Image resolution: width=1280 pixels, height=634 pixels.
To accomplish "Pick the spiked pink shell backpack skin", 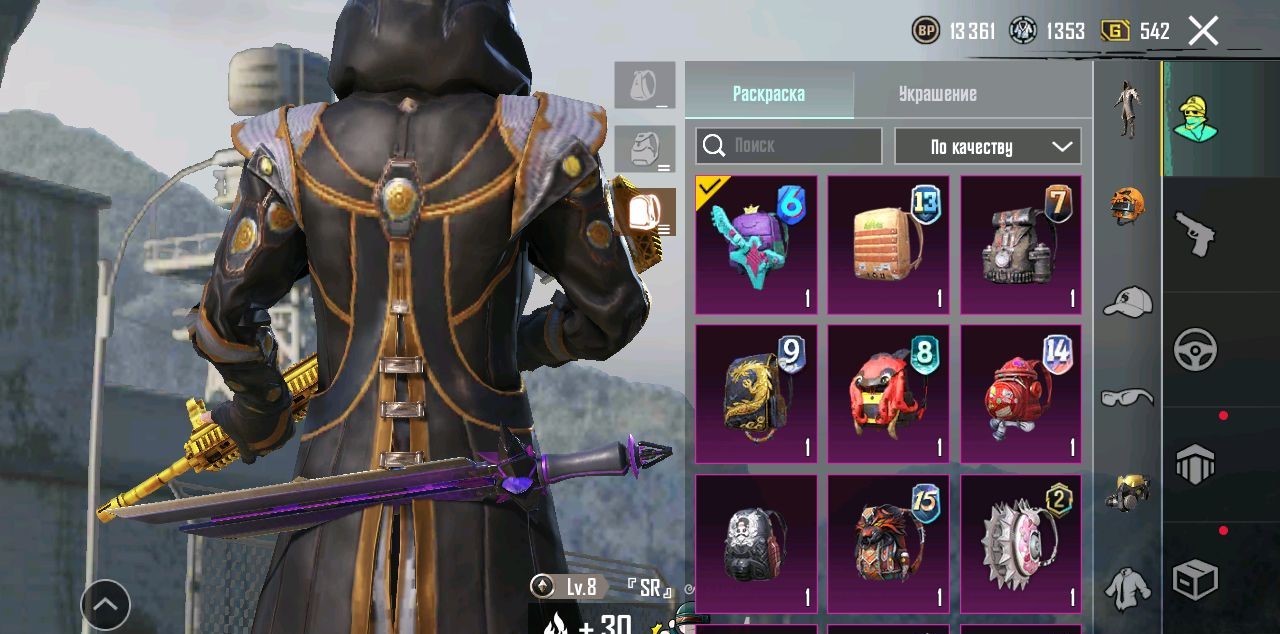I will [1021, 544].
